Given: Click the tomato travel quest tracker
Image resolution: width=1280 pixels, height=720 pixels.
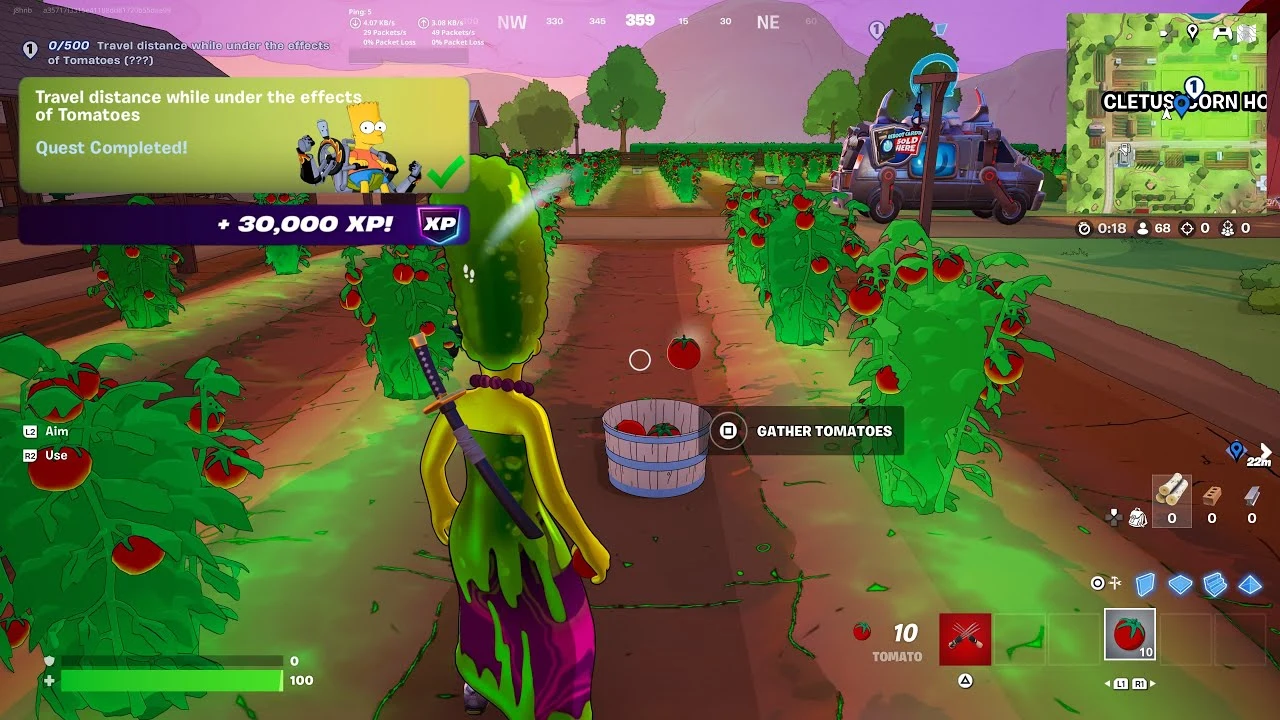Looking at the screenshot, I should tap(180, 52).
